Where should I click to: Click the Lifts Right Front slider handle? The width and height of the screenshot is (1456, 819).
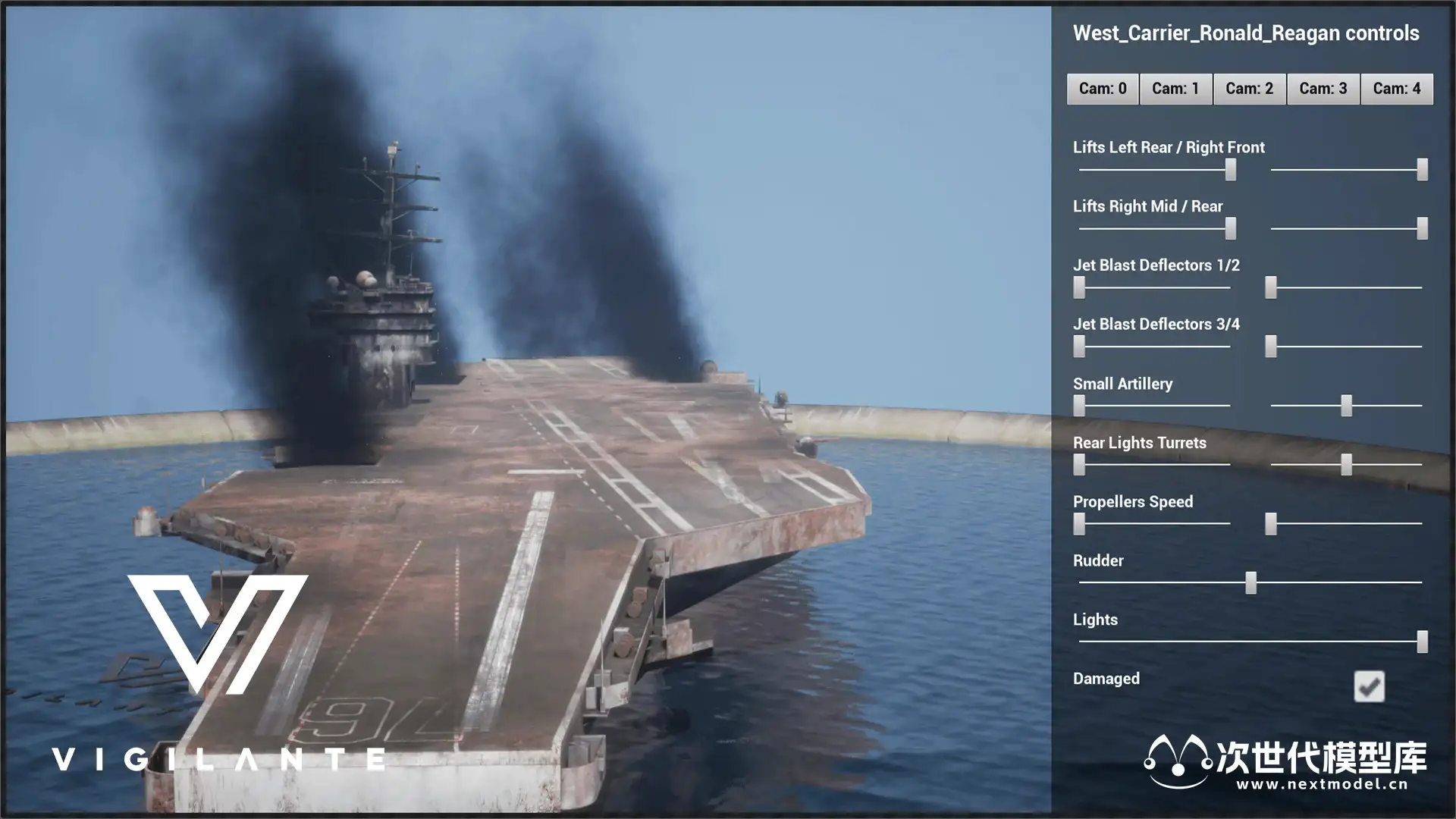coord(1422,170)
